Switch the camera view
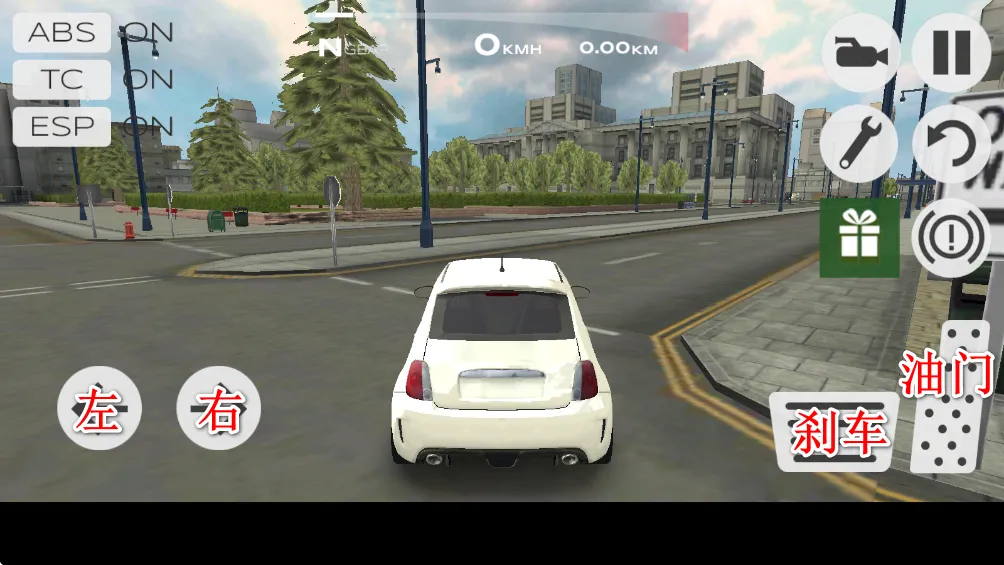Screen dimensions: 1004x565 click(860, 53)
